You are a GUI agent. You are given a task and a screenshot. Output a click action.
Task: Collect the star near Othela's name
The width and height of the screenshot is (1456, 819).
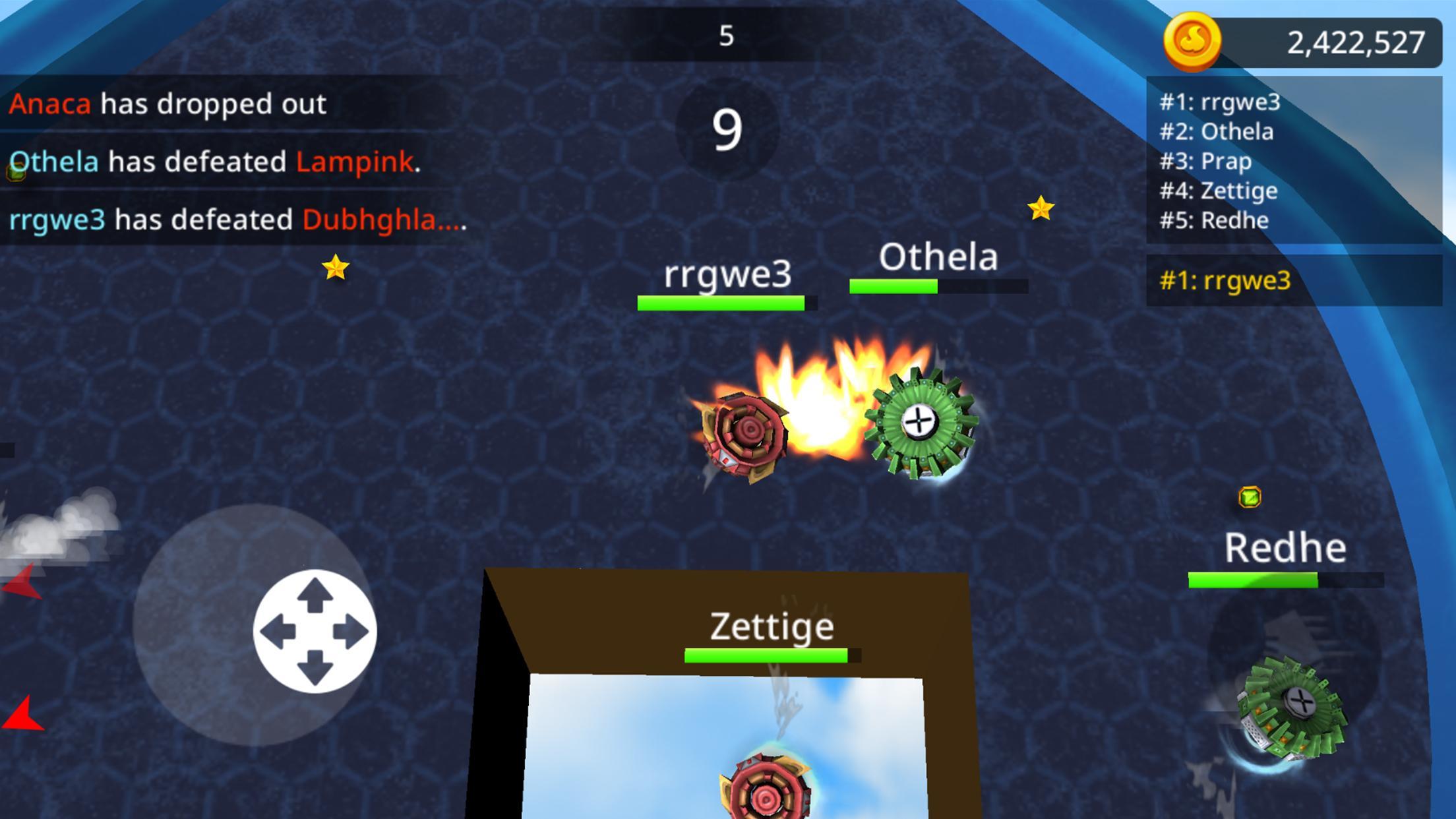click(x=1041, y=208)
